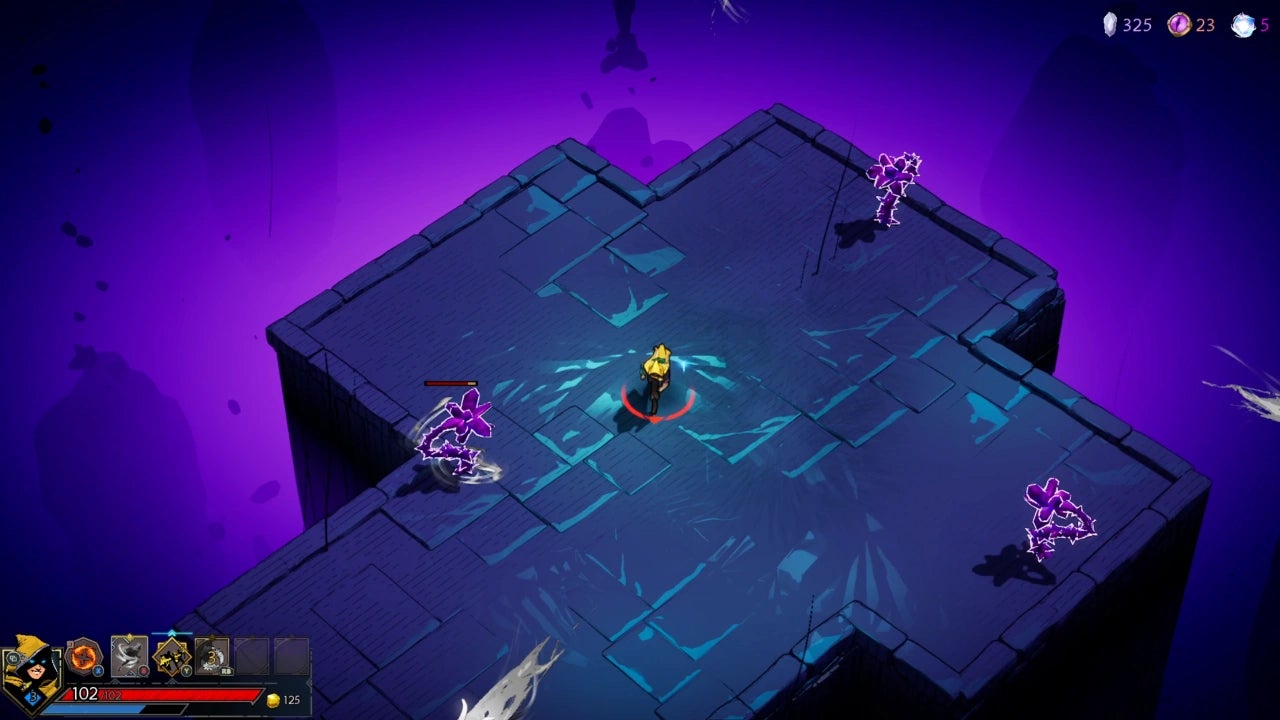The width and height of the screenshot is (1280, 720).
Task: Select the purple eye coin icon
Action: (x=1180, y=25)
